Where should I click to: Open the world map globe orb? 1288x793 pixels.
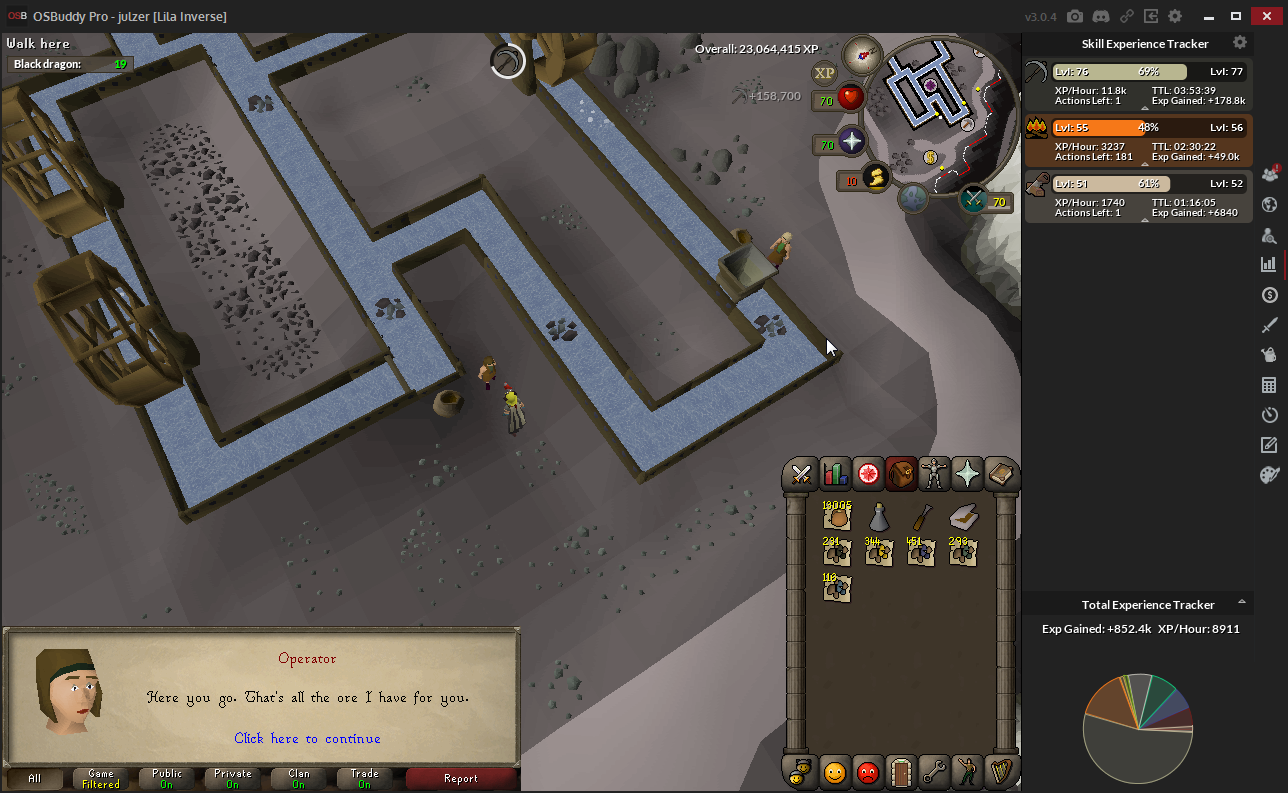[x=915, y=199]
